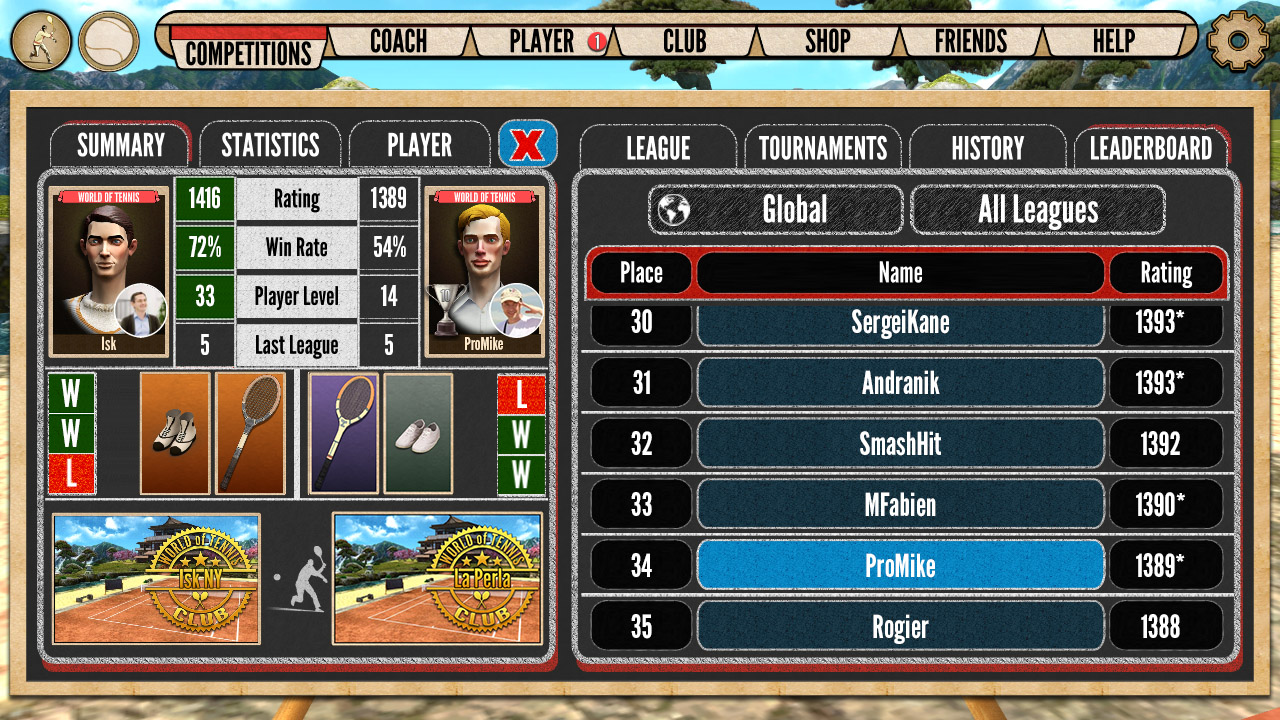The height and width of the screenshot is (720, 1280).
Task: Click ProMike's trophy portrait card
Action: (485, 272)
